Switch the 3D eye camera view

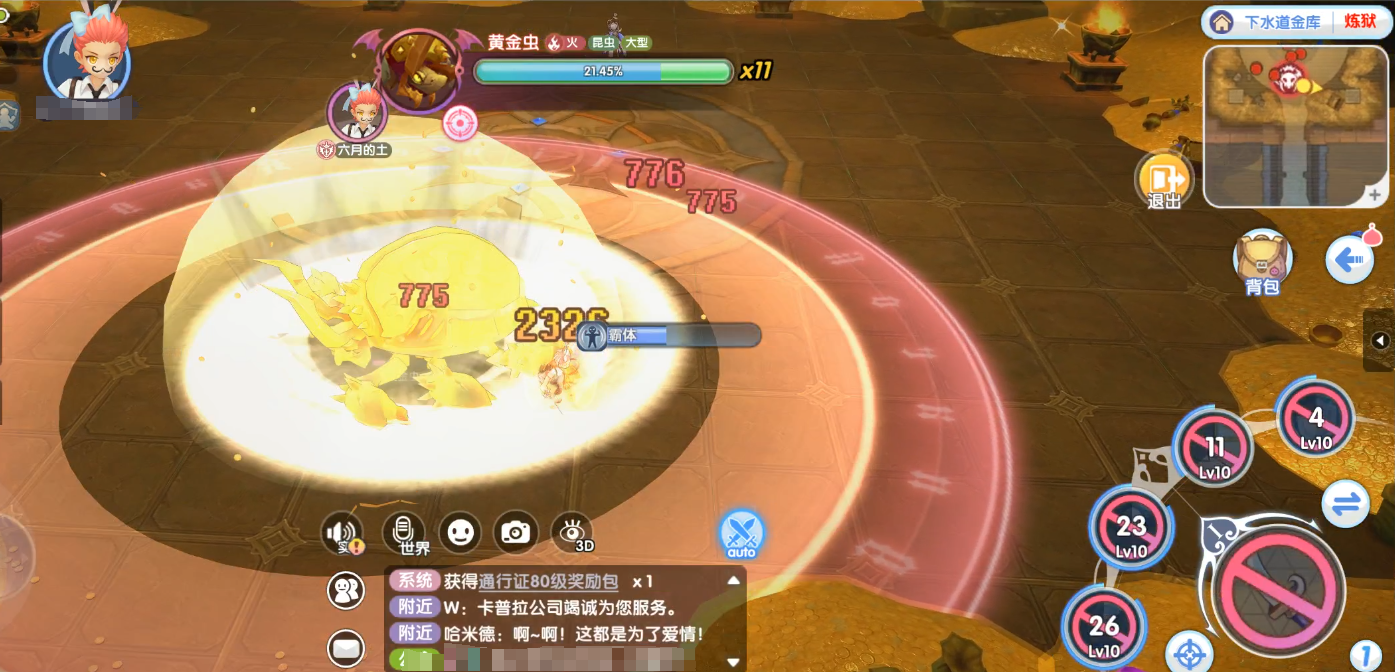tap(572, 532)
